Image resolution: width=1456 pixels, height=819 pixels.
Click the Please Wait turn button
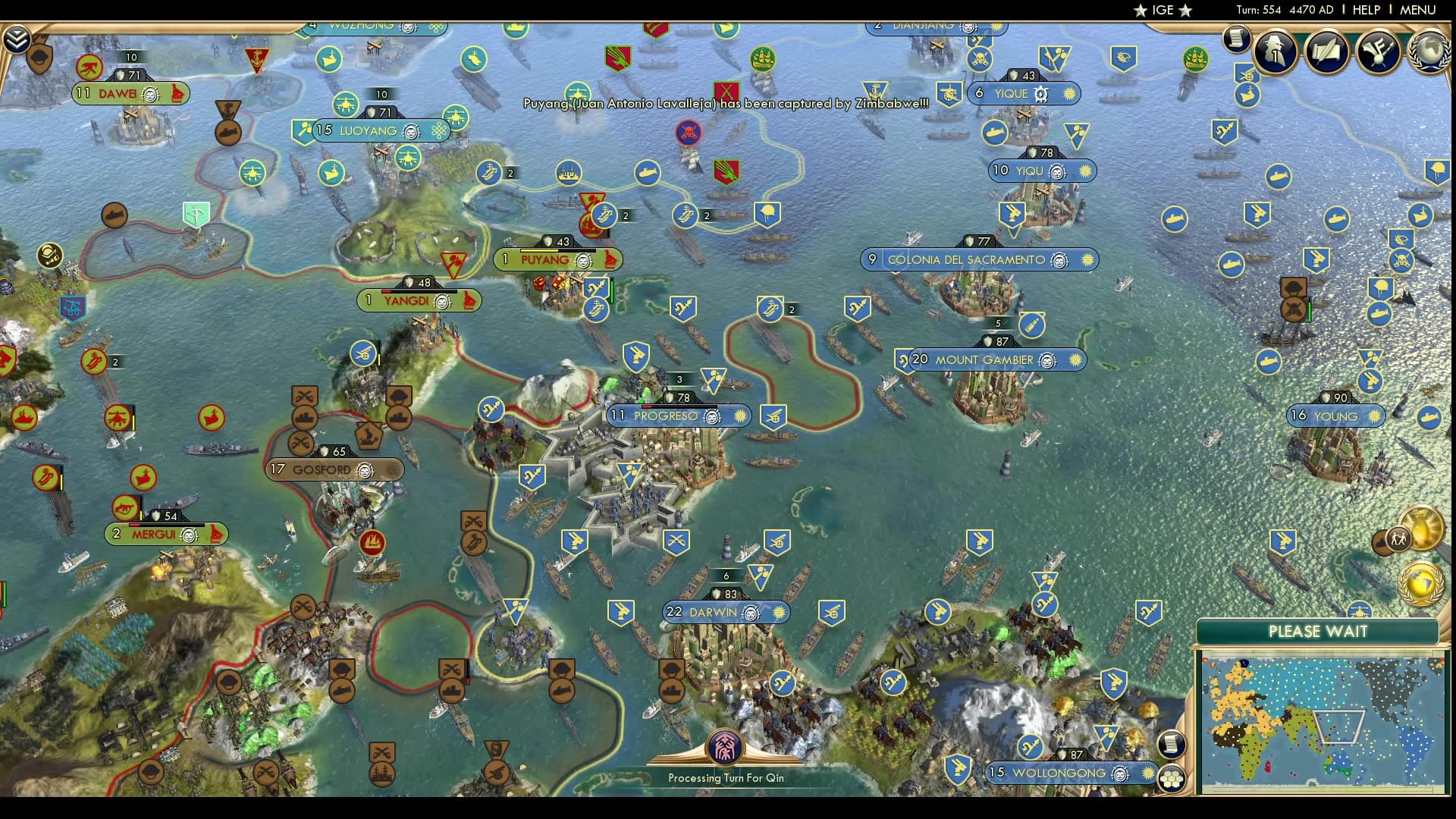click(1317, 632)
